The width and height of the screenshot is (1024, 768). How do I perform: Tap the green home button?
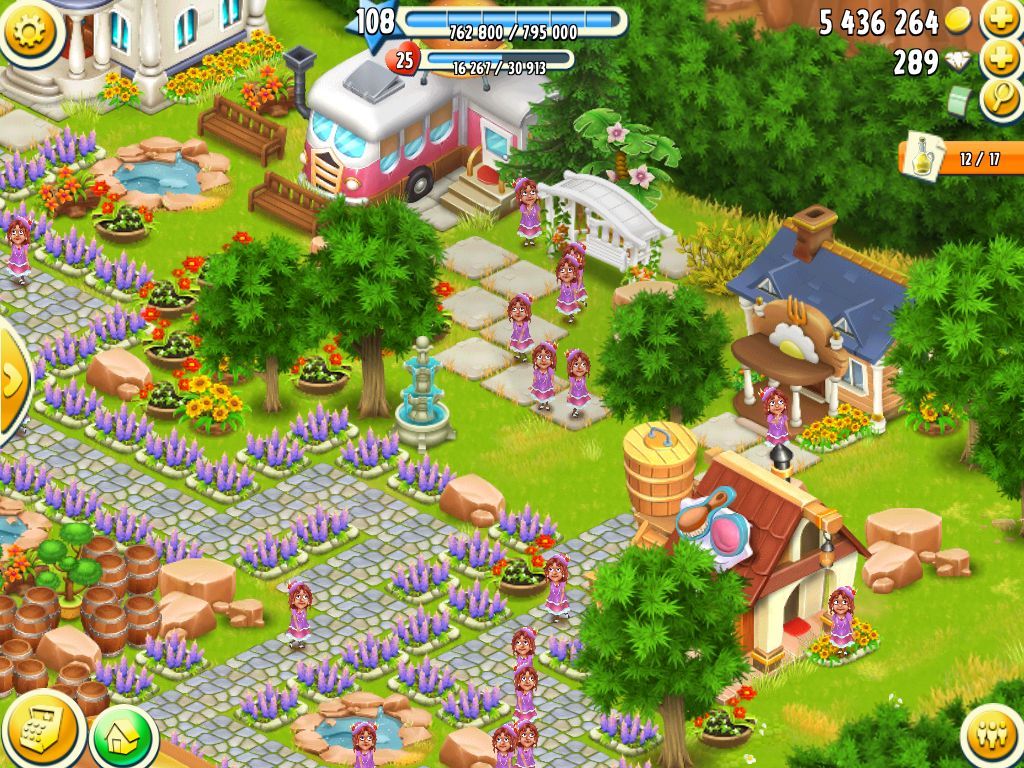[x=123, y=737]
